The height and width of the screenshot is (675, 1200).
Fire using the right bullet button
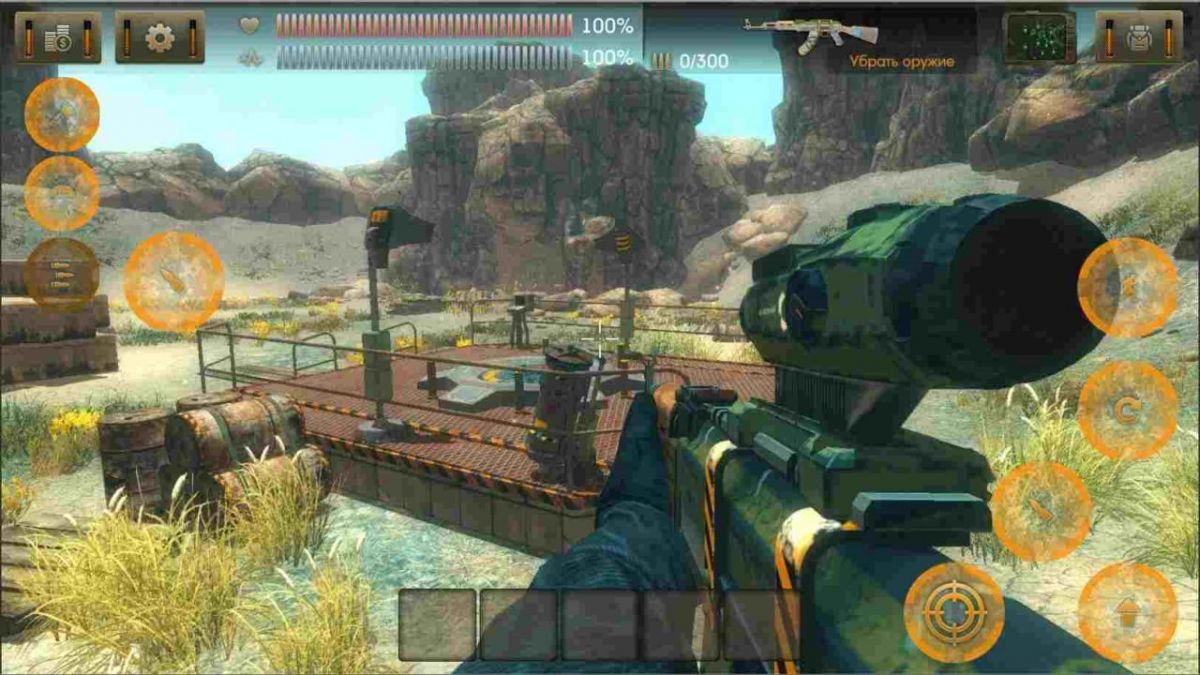[x=1041, y=510]
